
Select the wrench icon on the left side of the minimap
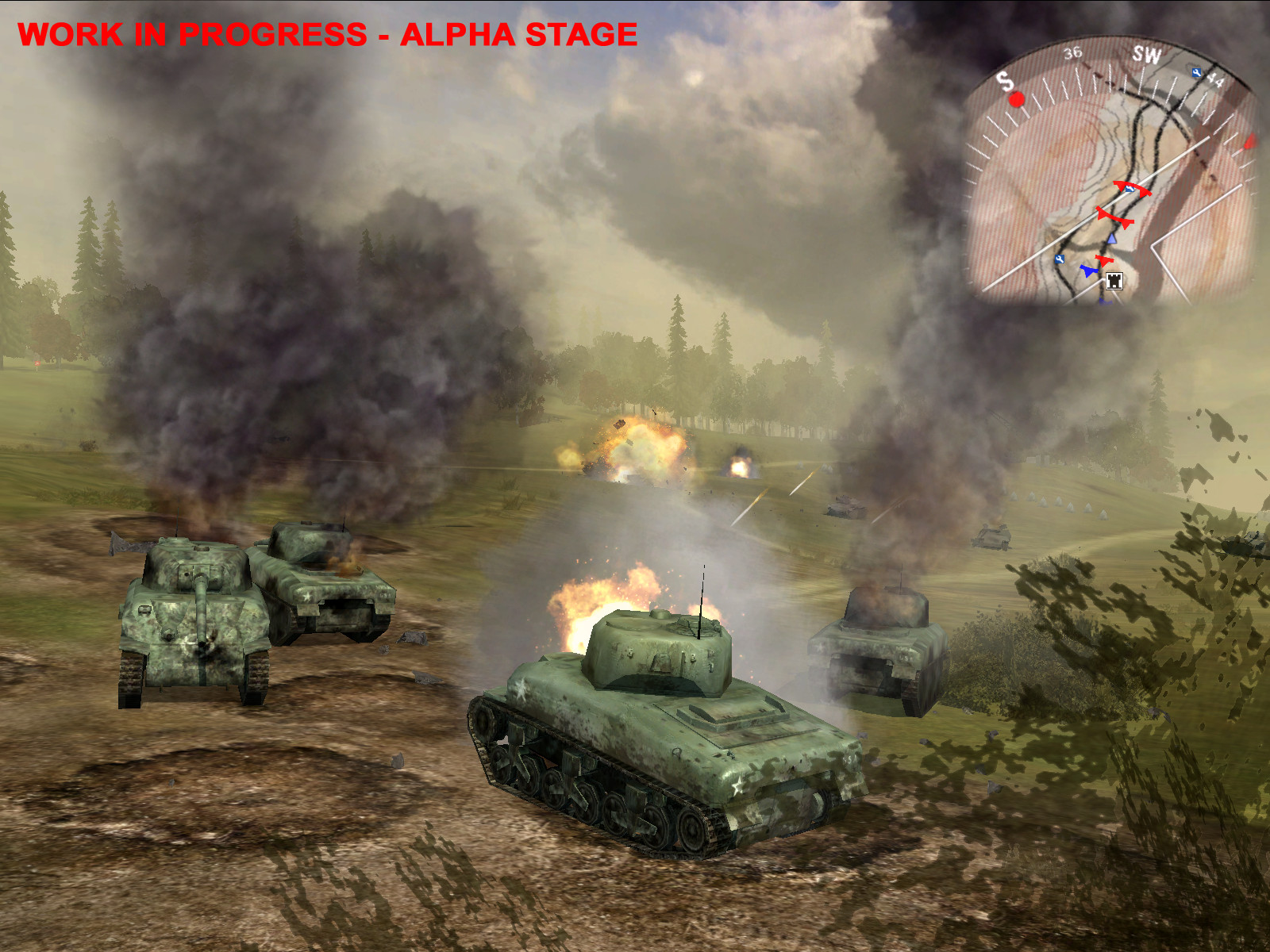pos(1060,259)
